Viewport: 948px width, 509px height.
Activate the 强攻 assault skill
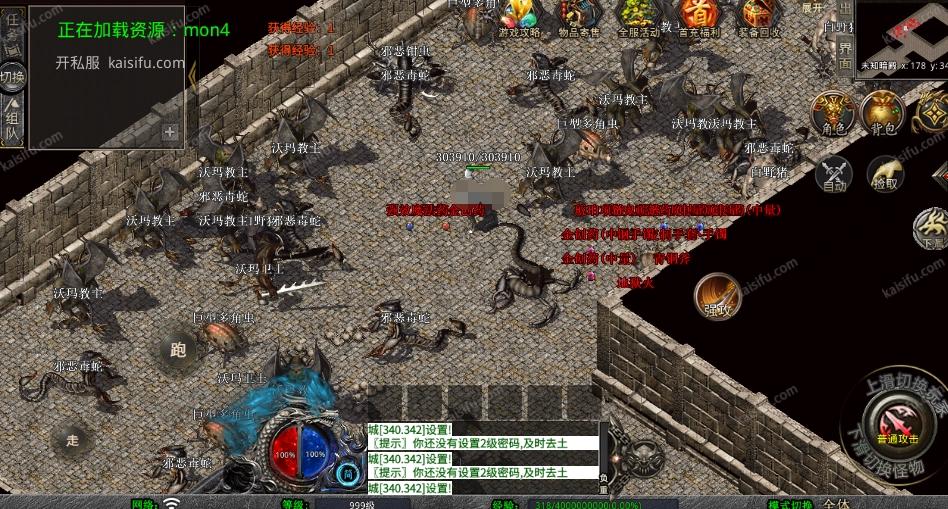coord(717,296)
